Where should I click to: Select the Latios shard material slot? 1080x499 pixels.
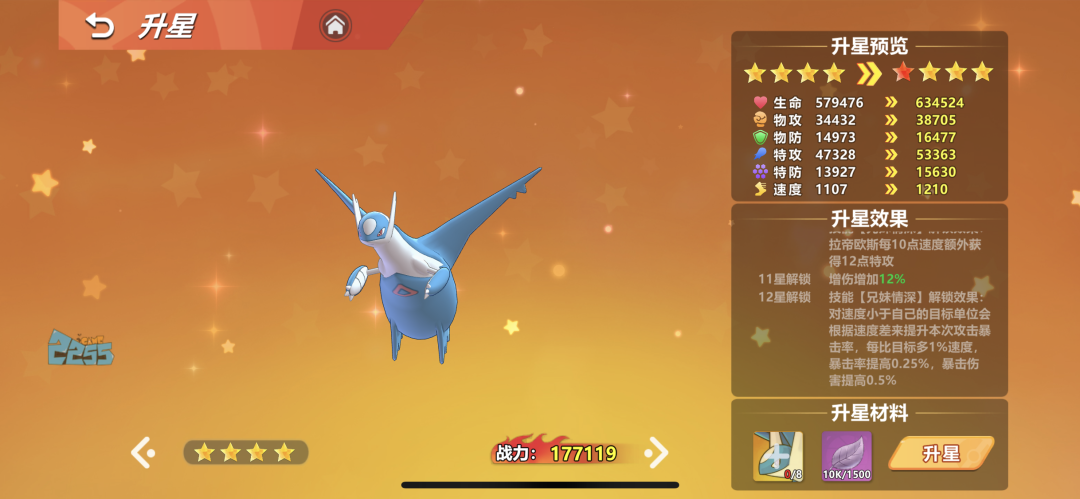(x=780, y=455)
